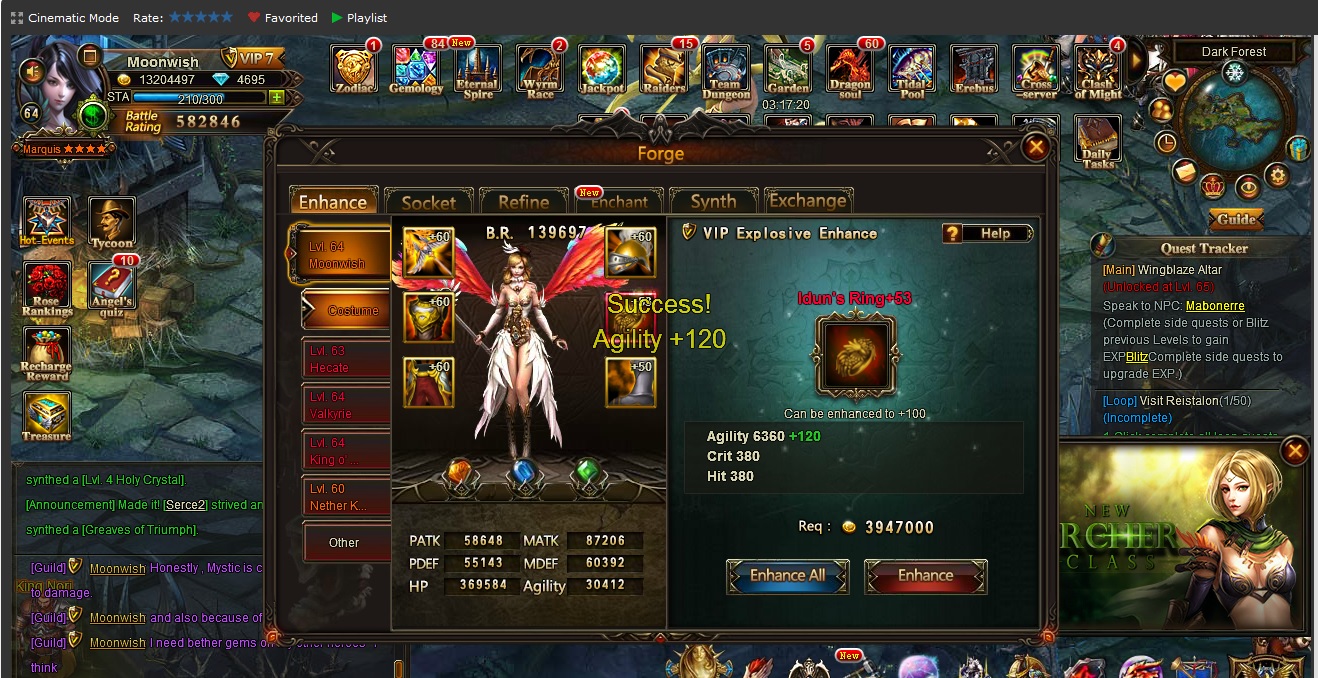Switch to the Synth tab

tap(713, 202)
